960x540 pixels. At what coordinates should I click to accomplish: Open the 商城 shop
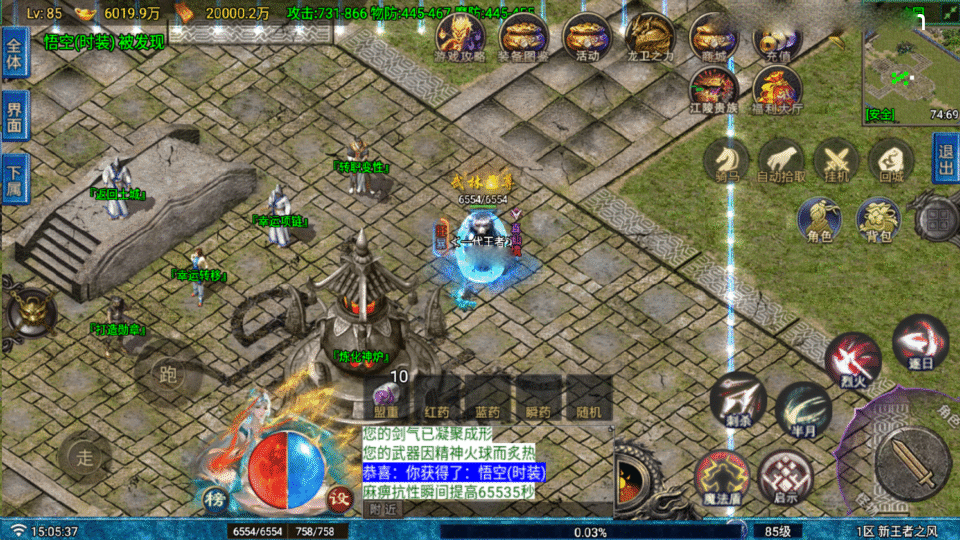[713, 36]
